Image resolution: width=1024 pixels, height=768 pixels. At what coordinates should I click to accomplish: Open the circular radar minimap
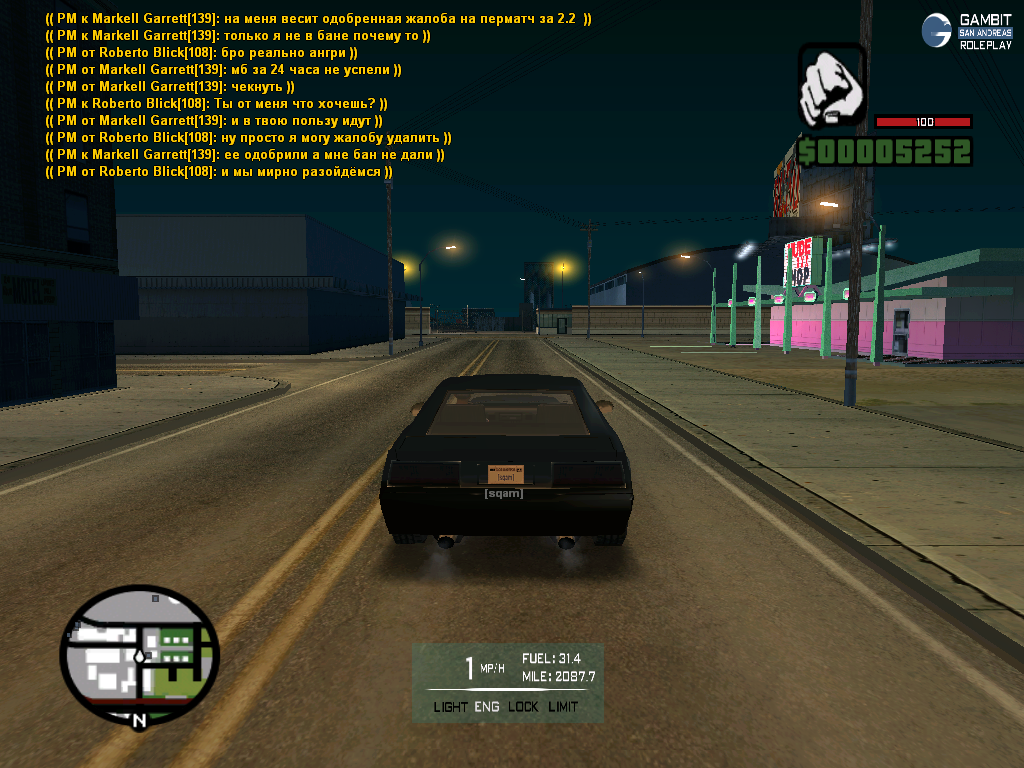139,655
